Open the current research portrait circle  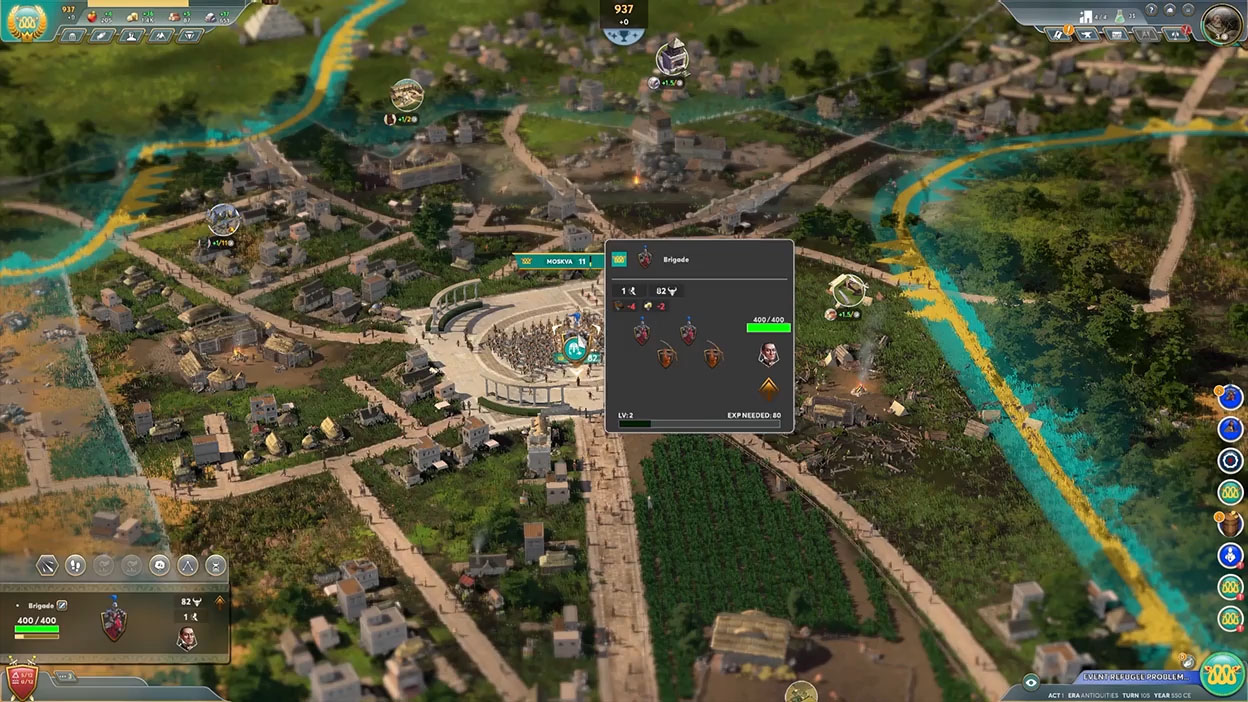click(x=1221, y=24)
